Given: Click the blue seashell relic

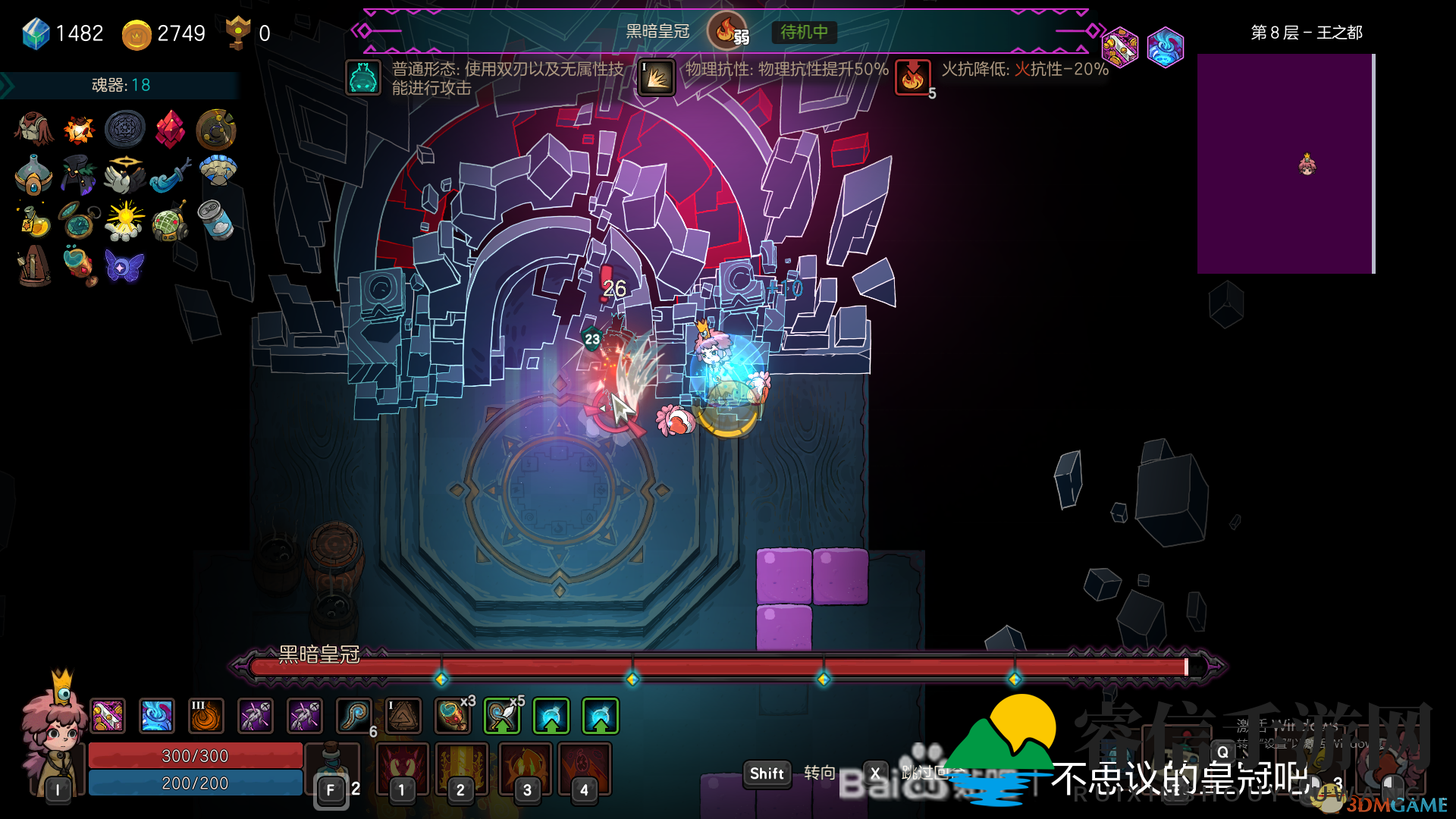Looking at the screenshot, I should [x=218, y=171].
